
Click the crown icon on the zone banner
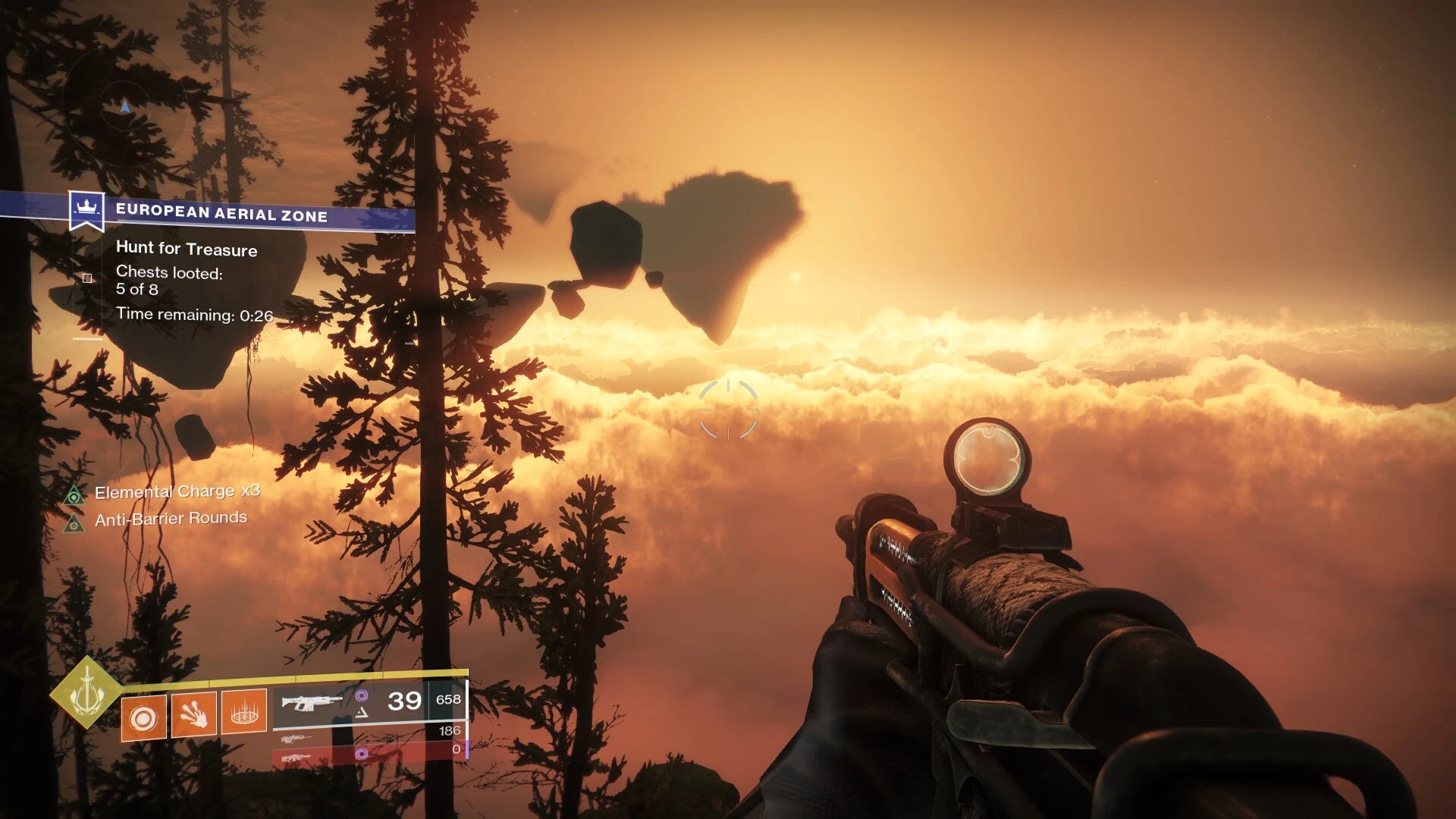[86, 207]
